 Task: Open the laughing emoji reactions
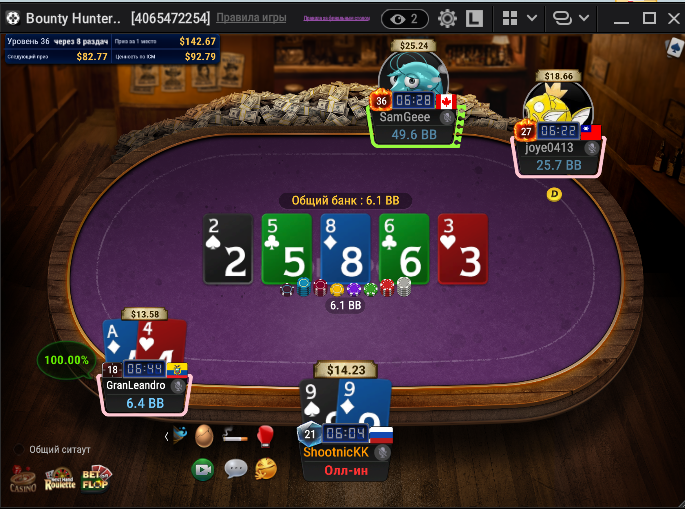tap(265, 468)
